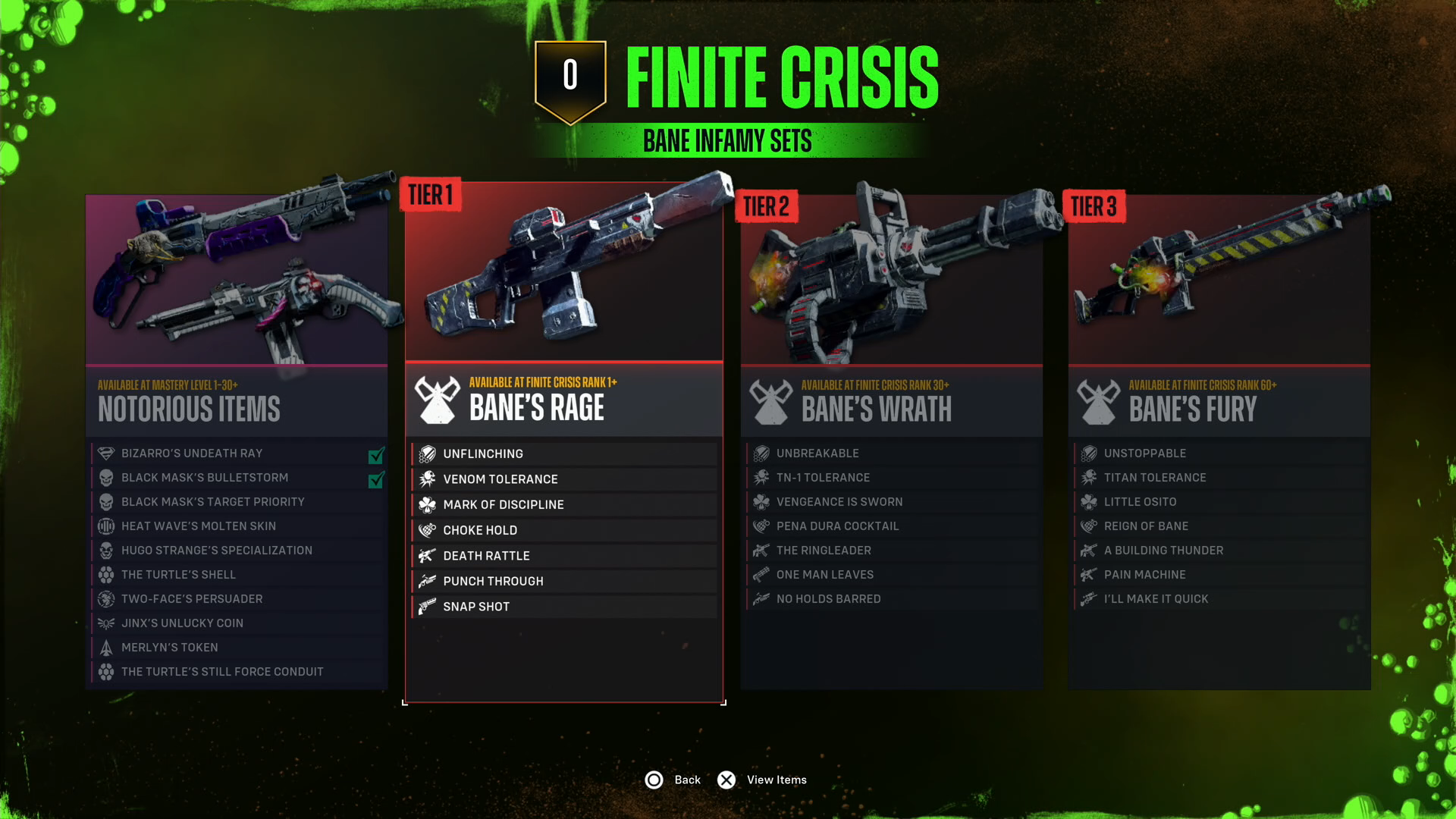This screenshot has height=819, width=1456.
Task: Select the Bane's Fury Tier 3 set
Action: [x=1219, y=402]
